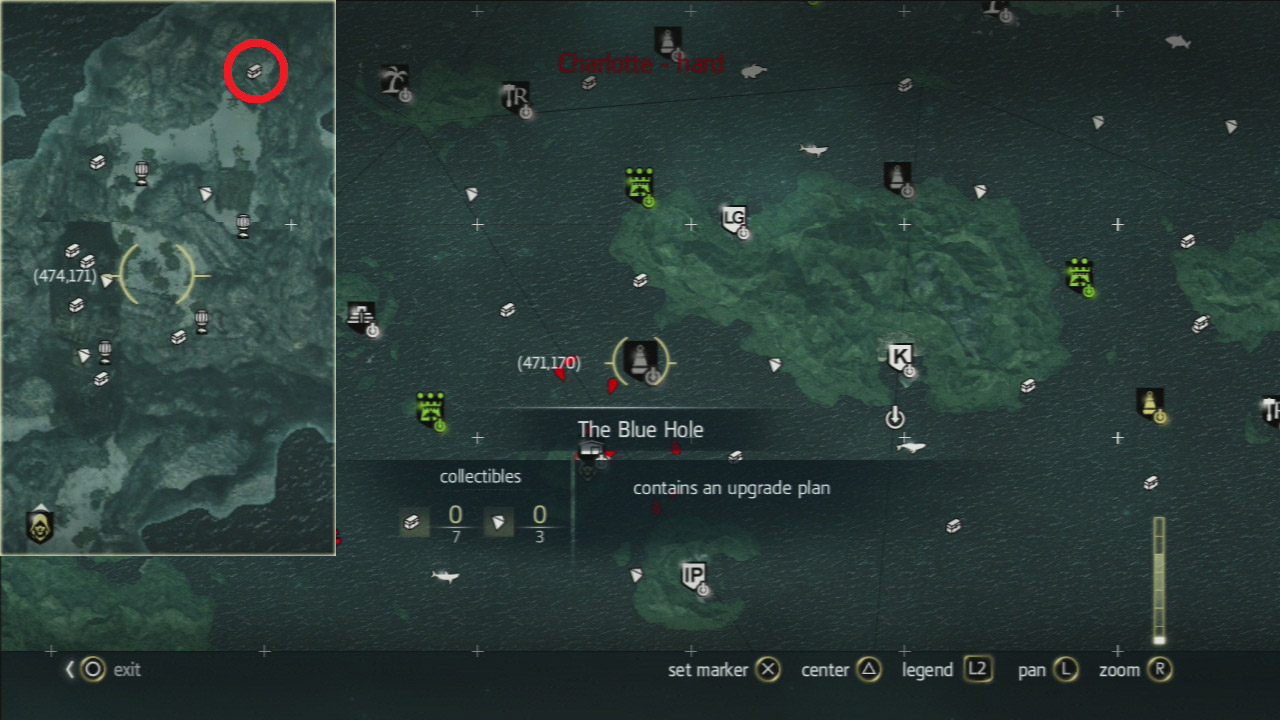Select the green captured fort on the east
1280x720 pixels.
[x=1078, y=277]
